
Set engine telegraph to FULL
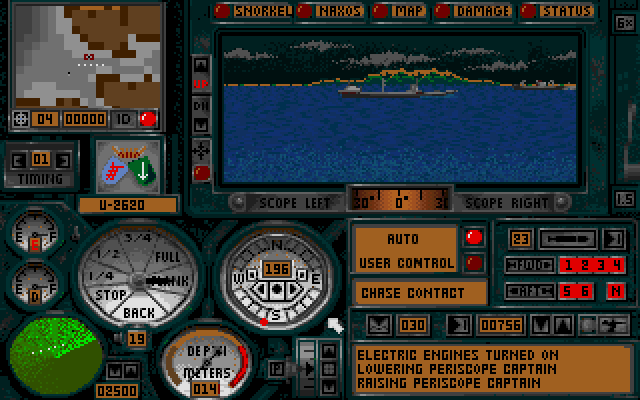167,257
